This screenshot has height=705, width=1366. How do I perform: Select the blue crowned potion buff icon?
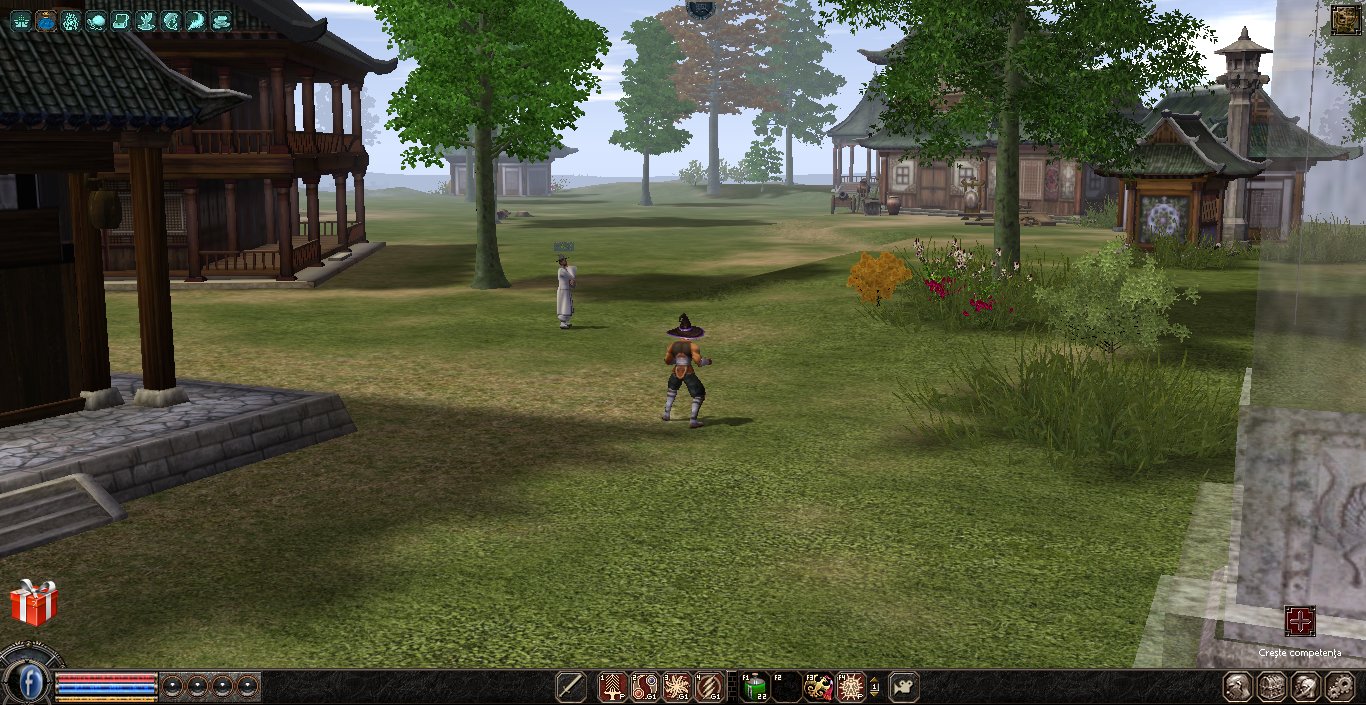[46, 20]
